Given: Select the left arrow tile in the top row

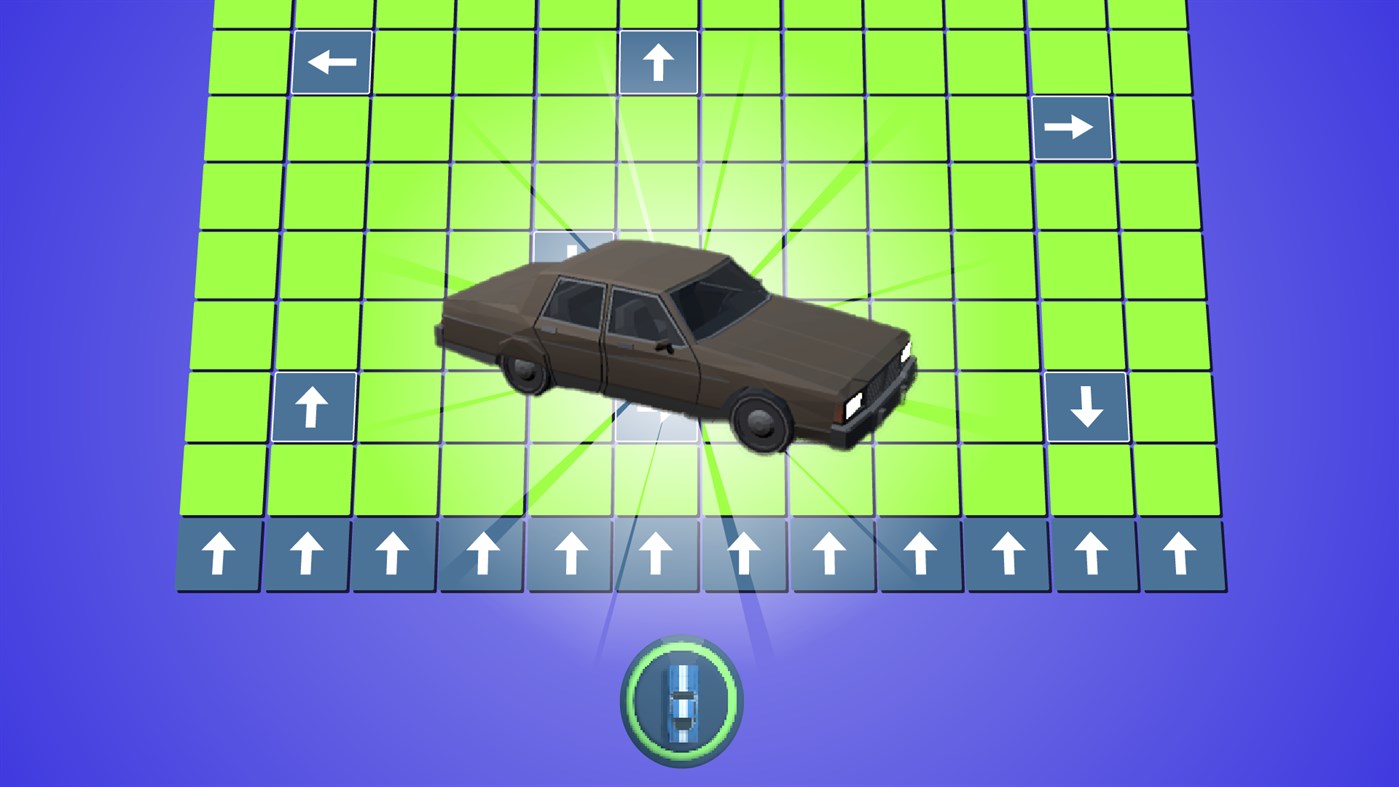Looking at the screenshot, I should (330, 63).
